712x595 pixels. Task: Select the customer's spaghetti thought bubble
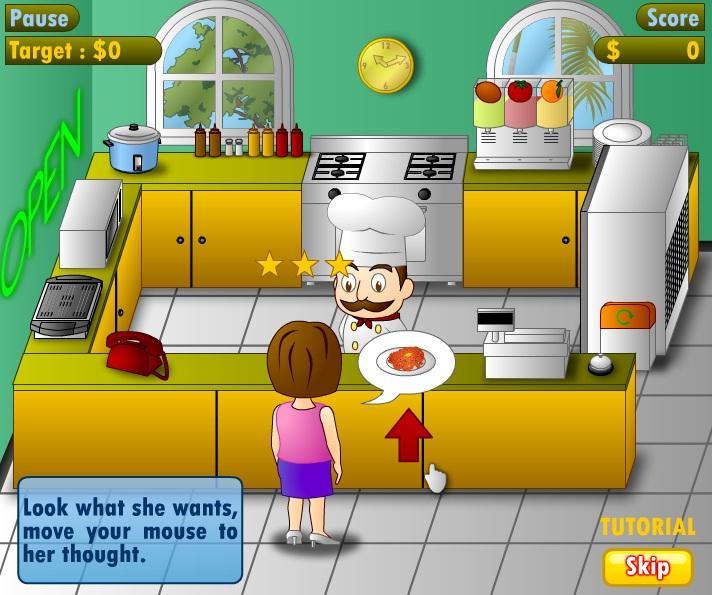[x=406, y=361]
